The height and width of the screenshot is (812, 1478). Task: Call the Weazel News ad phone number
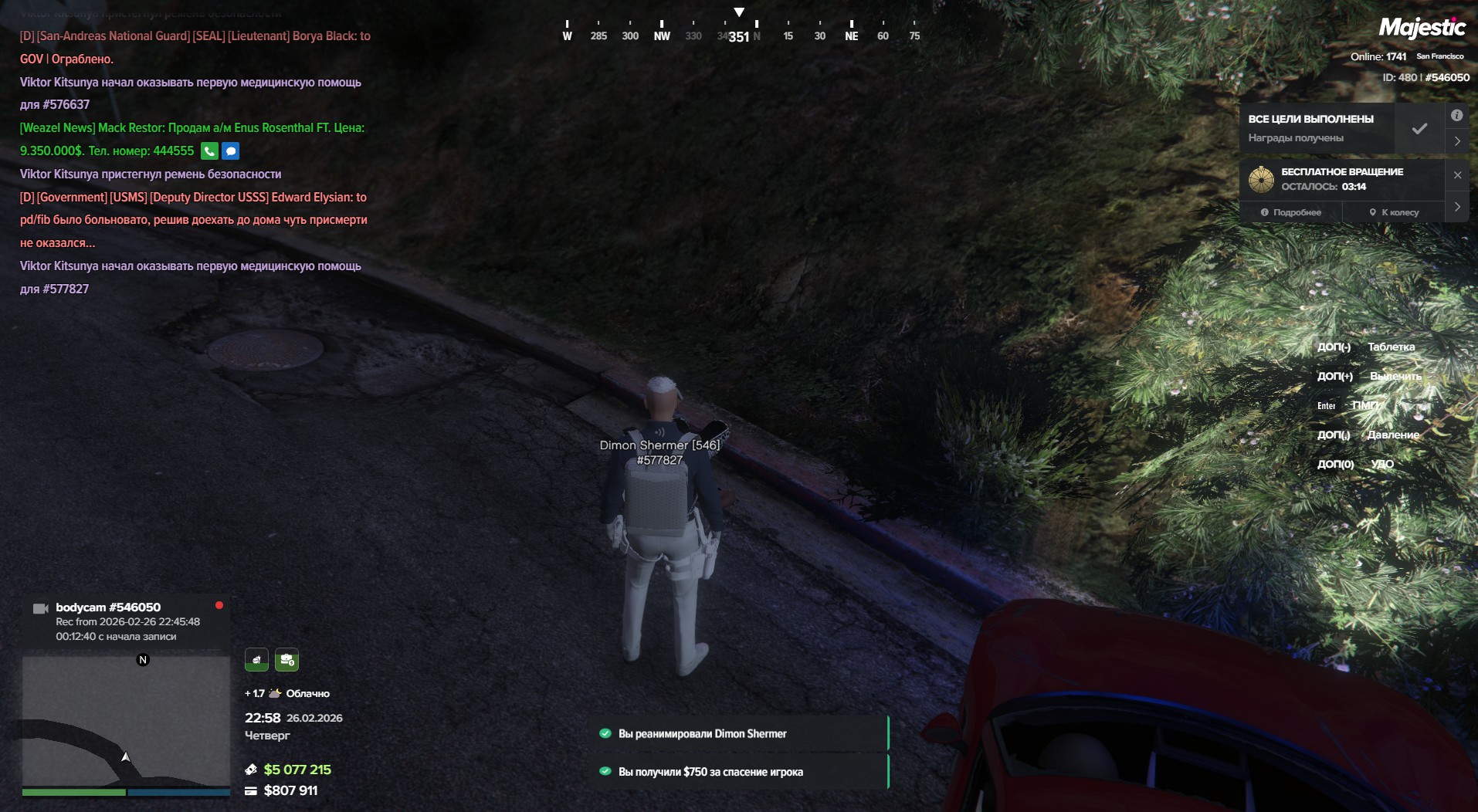(209, 151)
